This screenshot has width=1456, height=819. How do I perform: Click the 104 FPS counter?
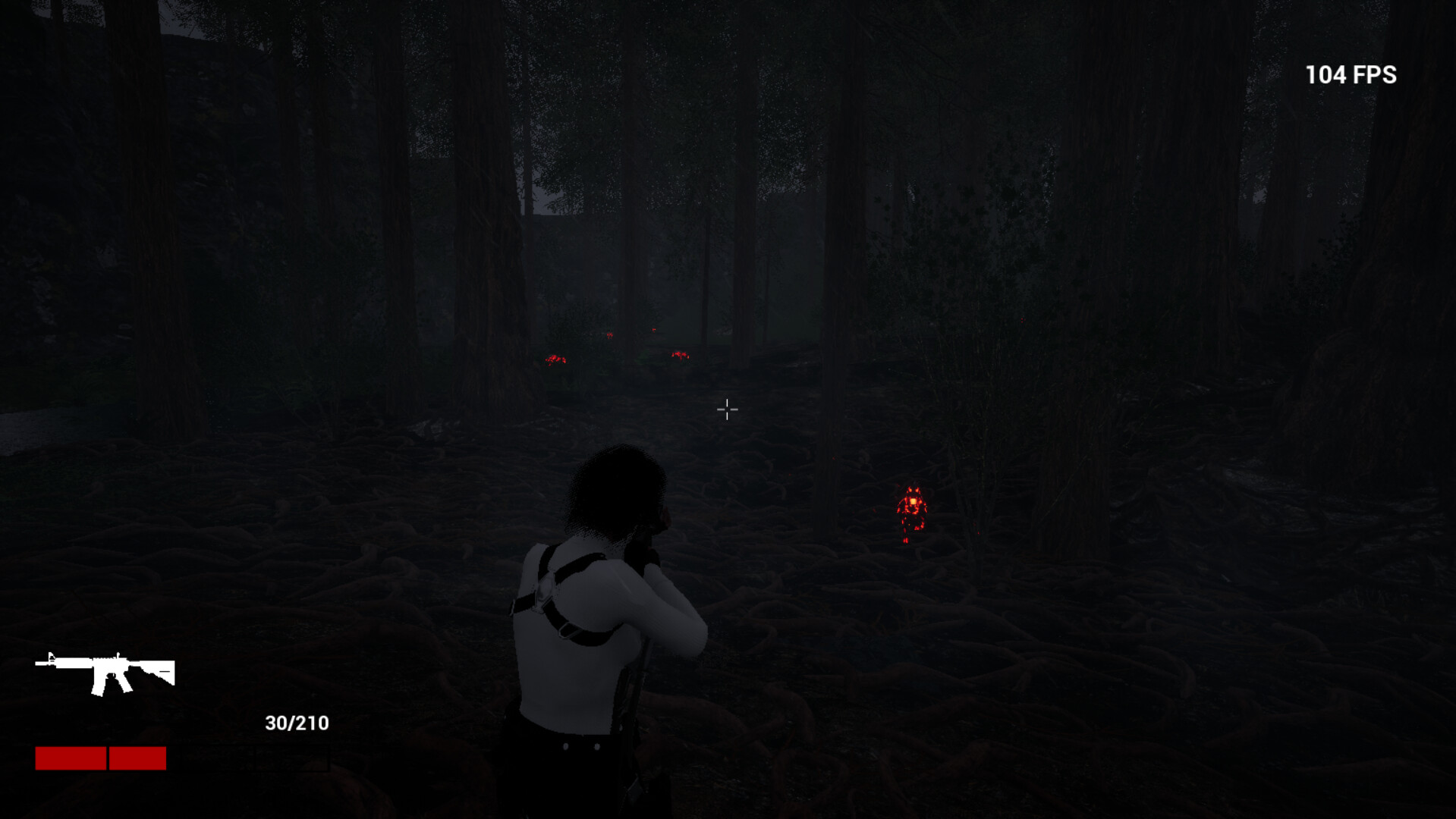click(1350, 74)
